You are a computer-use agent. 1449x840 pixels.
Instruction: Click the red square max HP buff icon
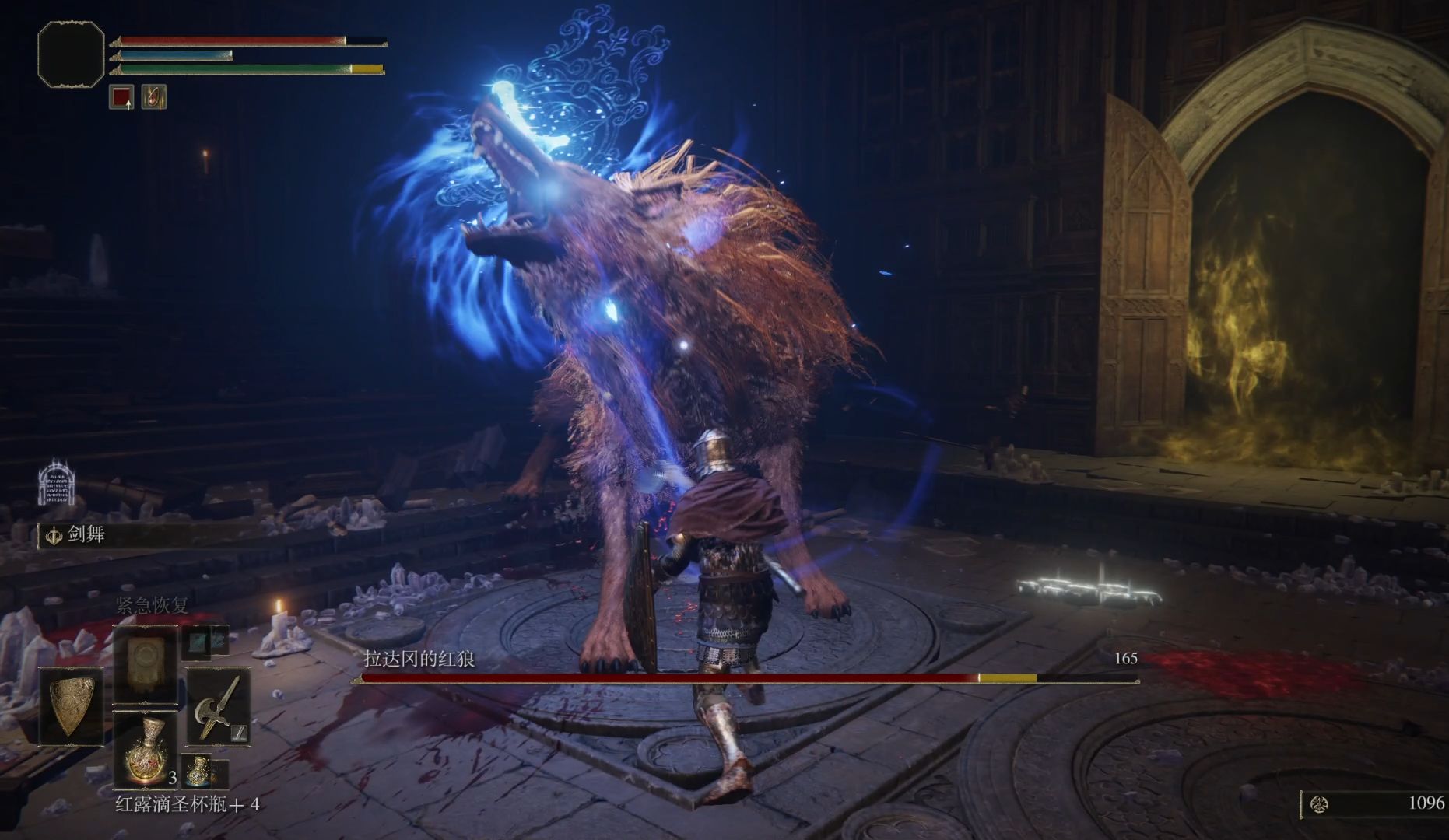tap(121, 97)
